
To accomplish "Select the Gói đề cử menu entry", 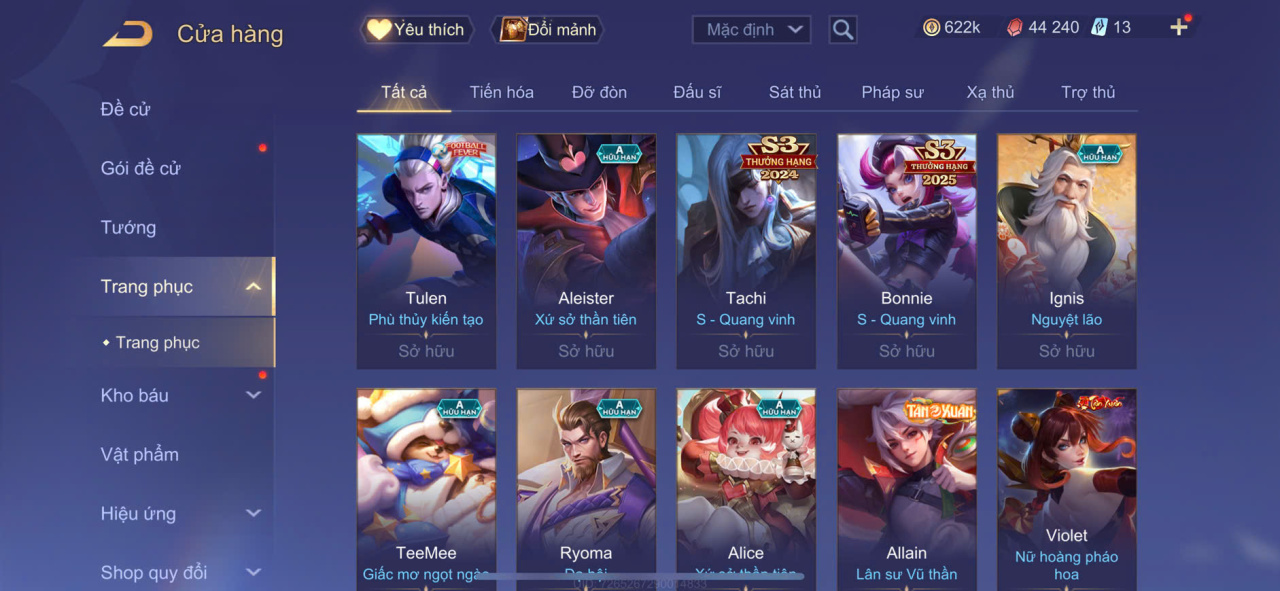I will click(x=141, y=168).
